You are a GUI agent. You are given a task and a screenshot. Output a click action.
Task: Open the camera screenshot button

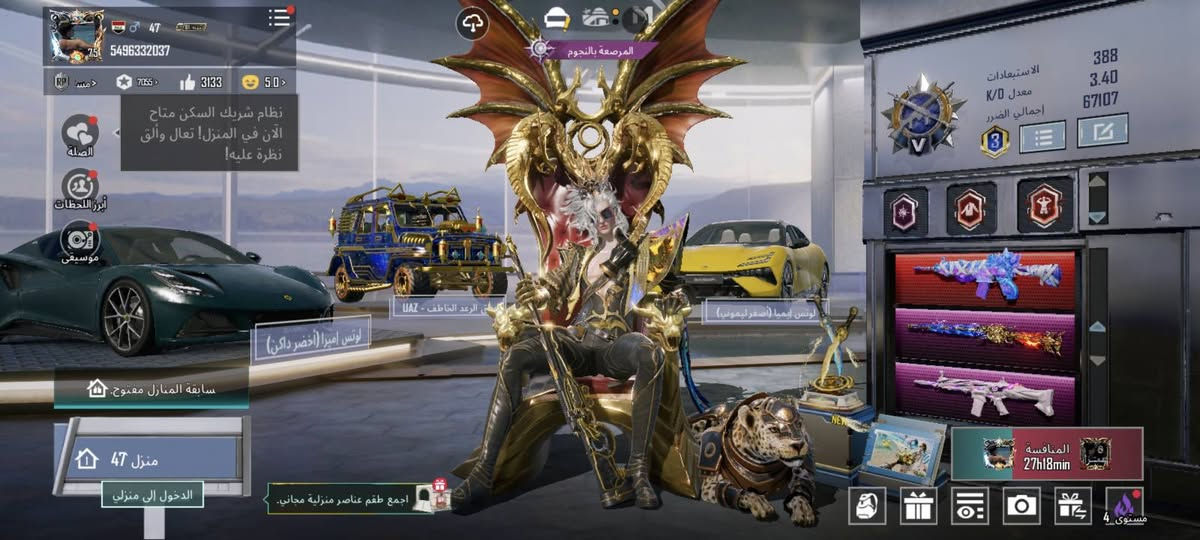click(1021, 506)
